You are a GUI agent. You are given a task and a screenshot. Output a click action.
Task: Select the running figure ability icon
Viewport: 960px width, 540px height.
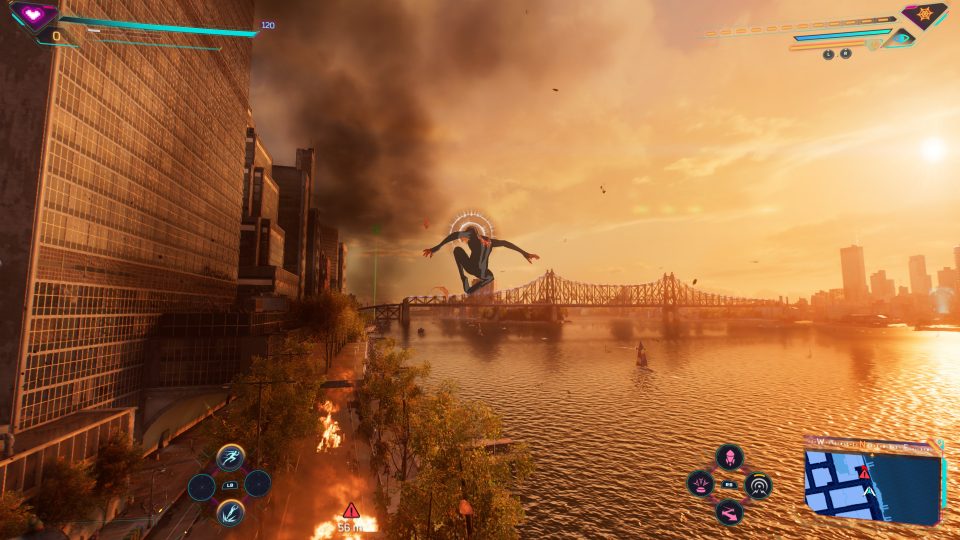point(231,458)
